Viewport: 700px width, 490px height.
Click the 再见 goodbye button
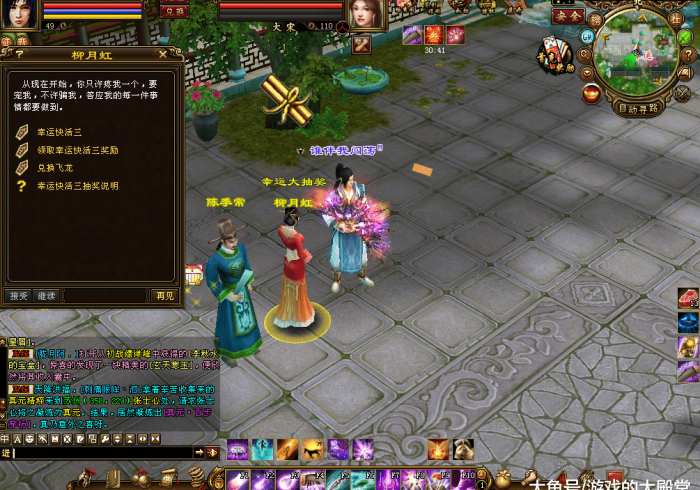click(164, 295)
